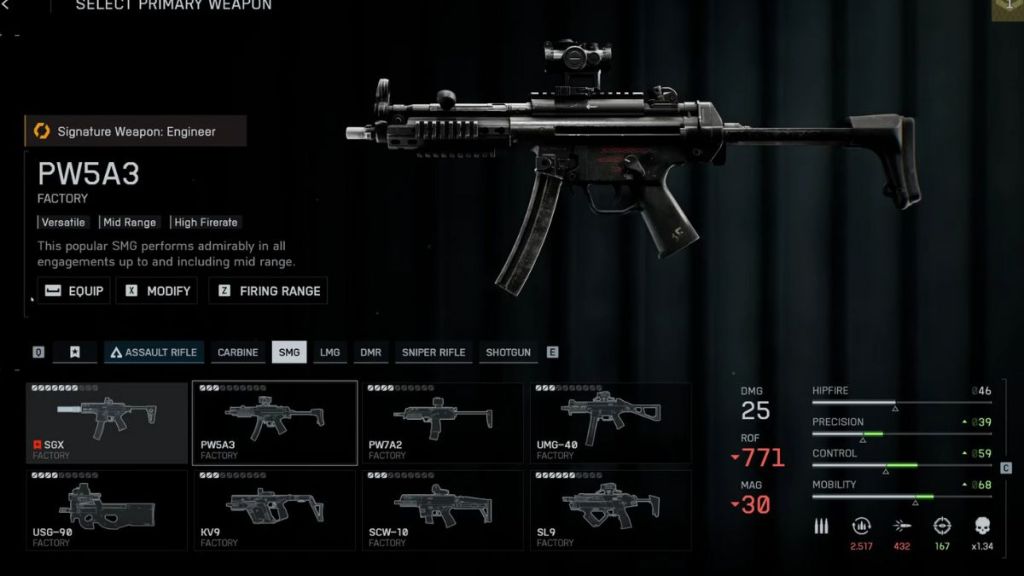Pick the SCW-10 weapon tile
This screenshot has height=576, width=1024.
(x=442, y=509)
